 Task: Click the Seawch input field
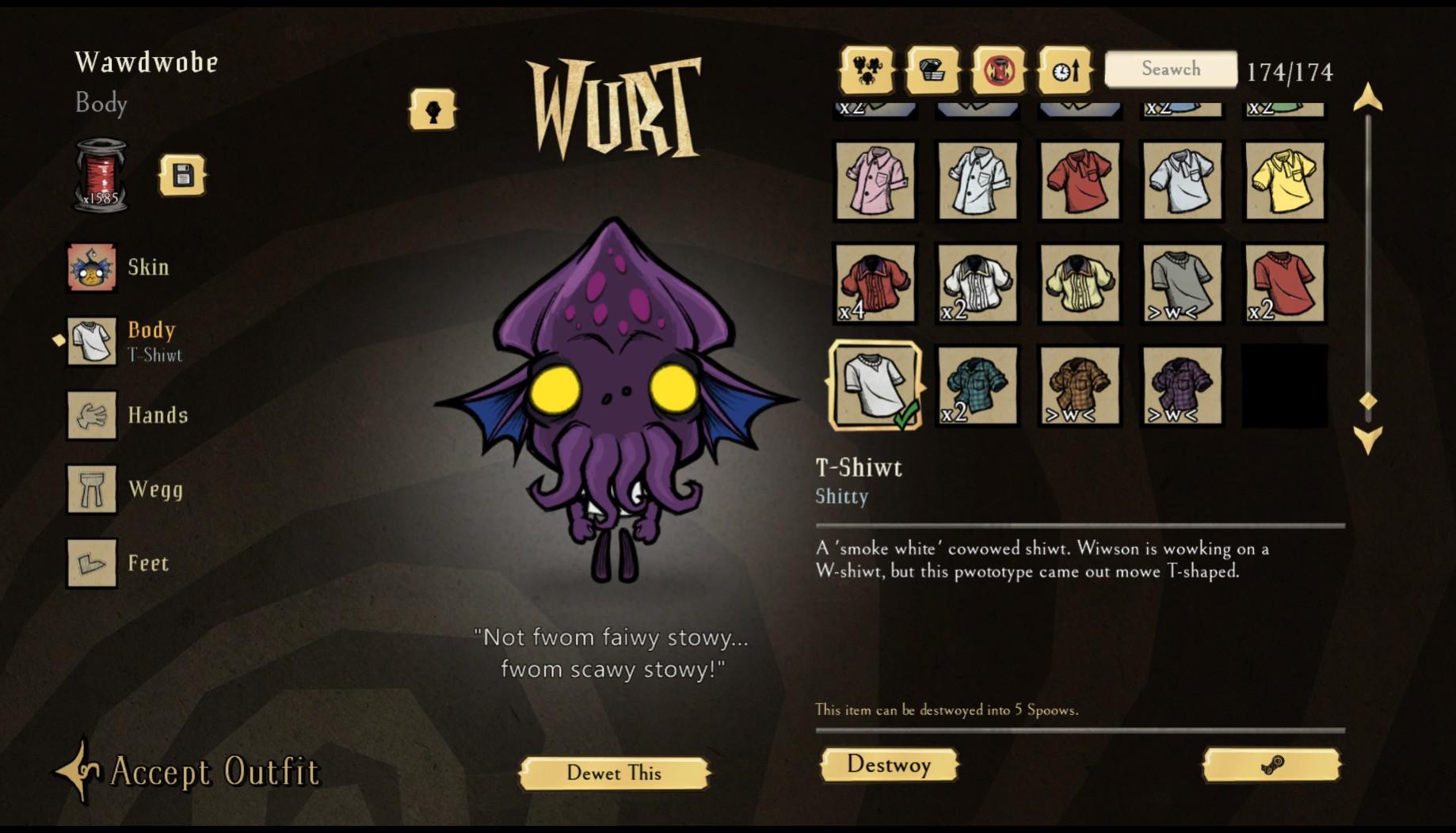1170,70
